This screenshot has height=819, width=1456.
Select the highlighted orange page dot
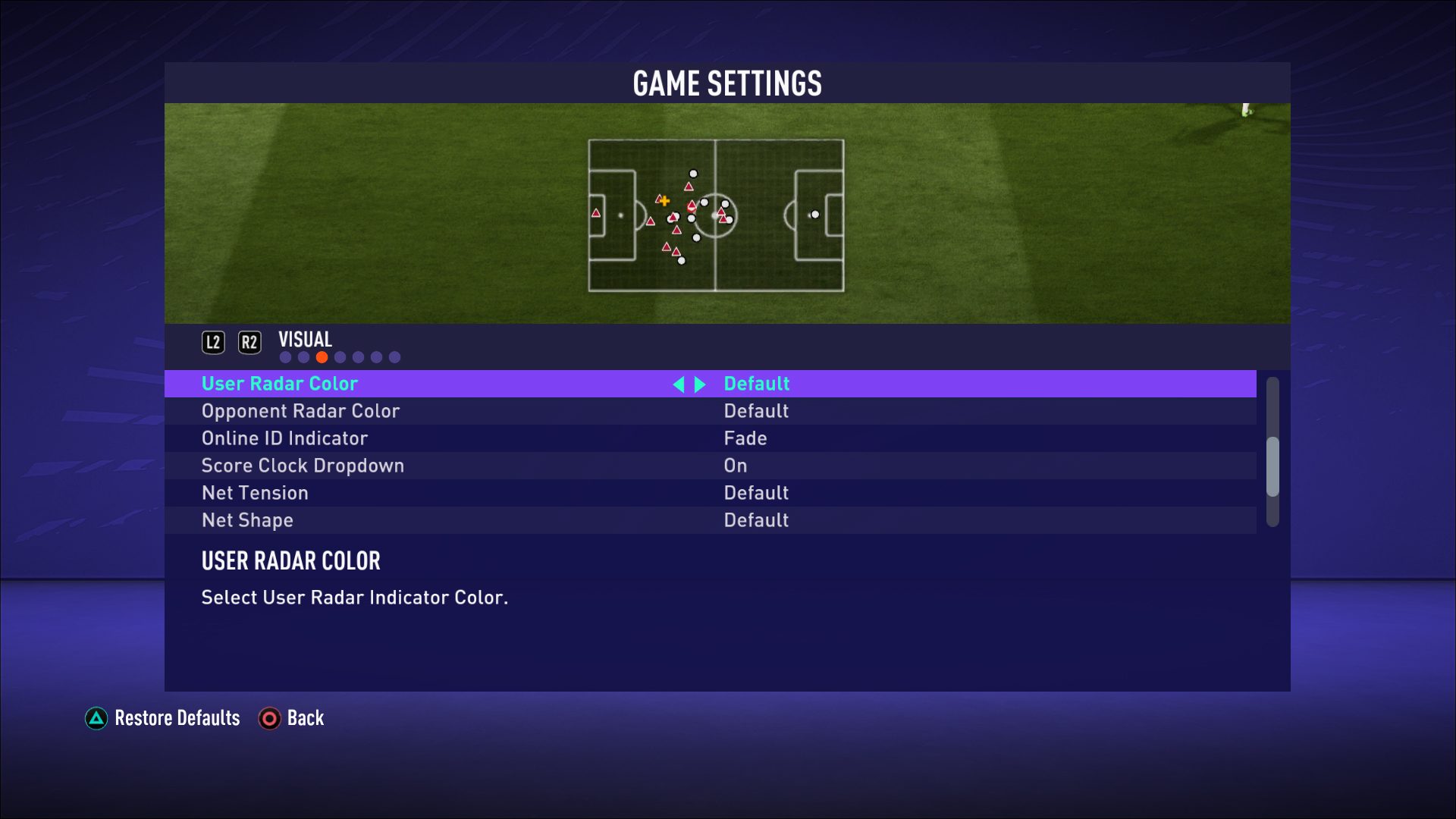(322, 356)
